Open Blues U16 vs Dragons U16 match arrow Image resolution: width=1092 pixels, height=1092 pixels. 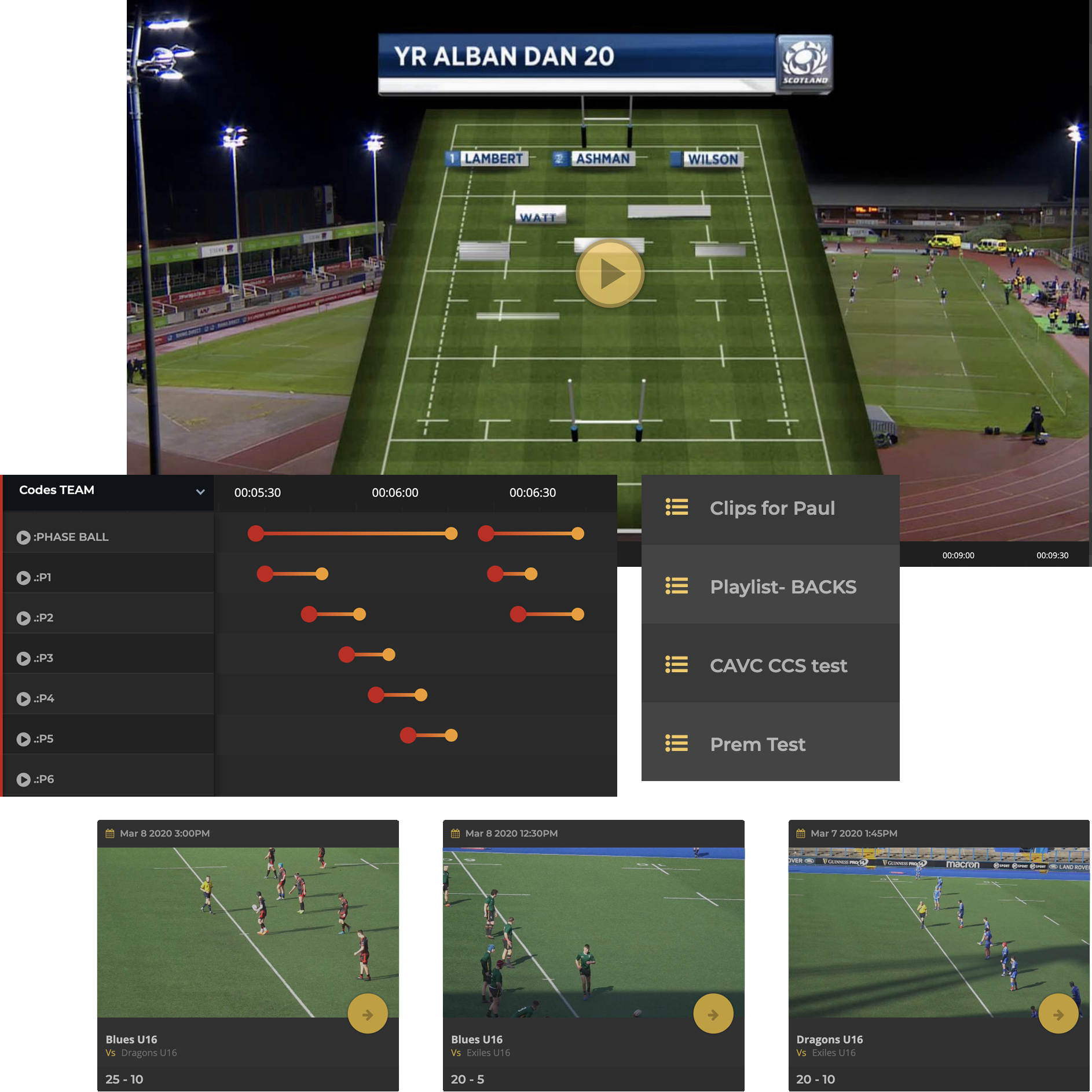[x=368, y=1014]
